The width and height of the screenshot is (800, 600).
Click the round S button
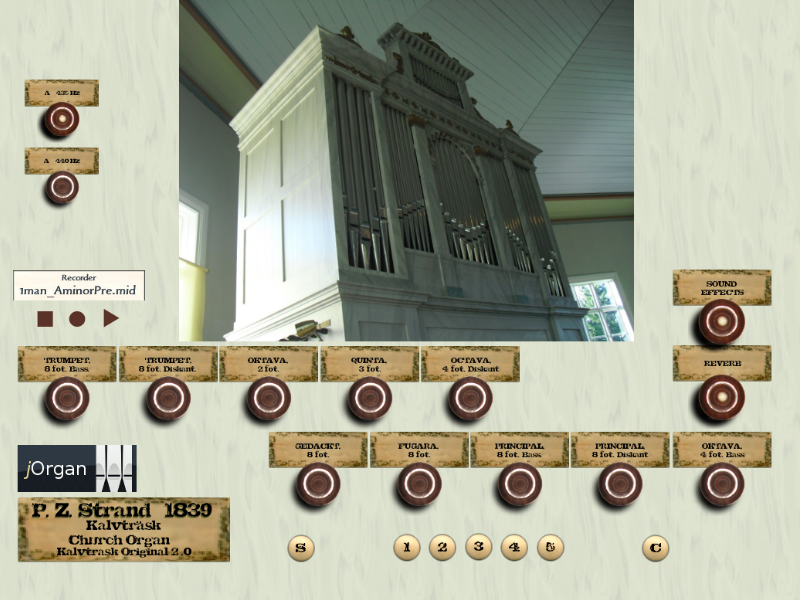(x=301, y=548)
